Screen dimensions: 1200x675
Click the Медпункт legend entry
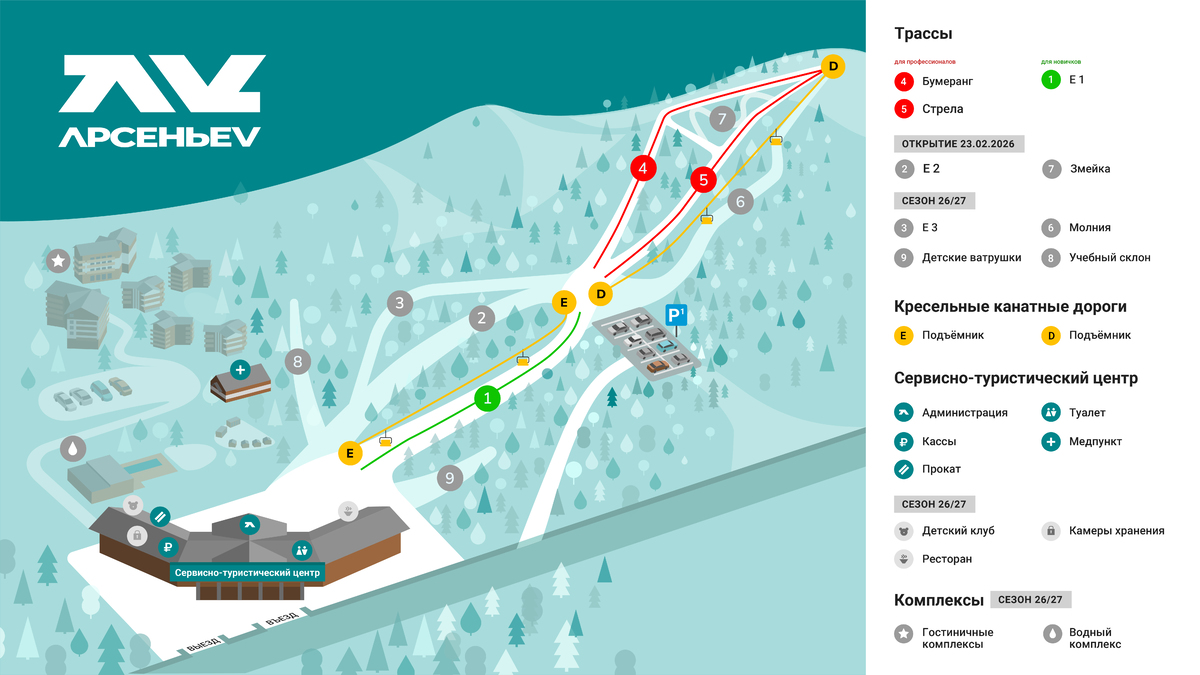pyautogui.click(x=1095, y=441)
